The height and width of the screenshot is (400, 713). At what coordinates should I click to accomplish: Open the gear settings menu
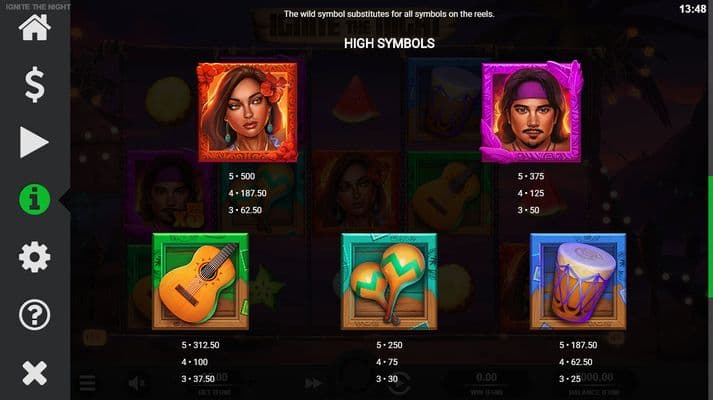(34, 258)
